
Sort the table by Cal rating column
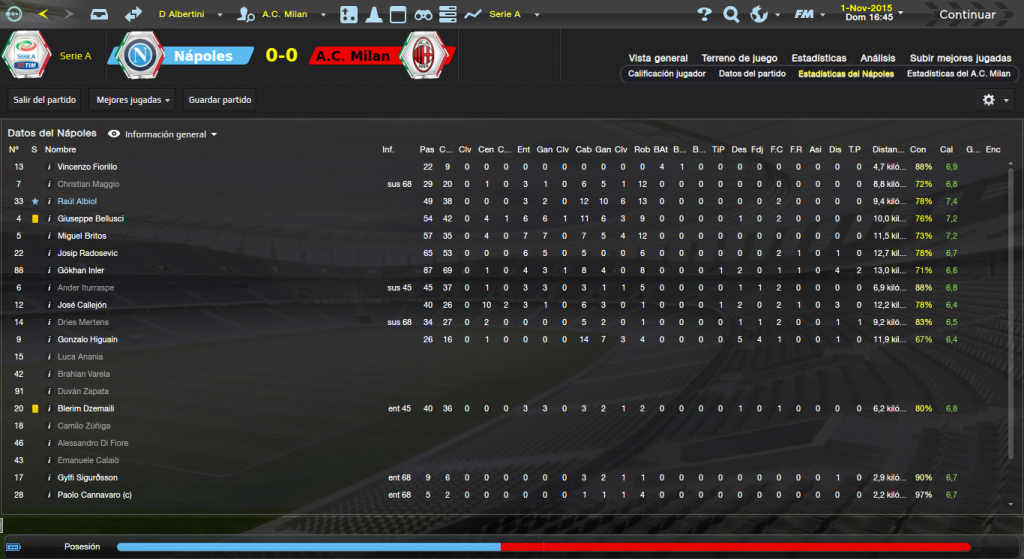pyautogui.click(x=946, y=150)
